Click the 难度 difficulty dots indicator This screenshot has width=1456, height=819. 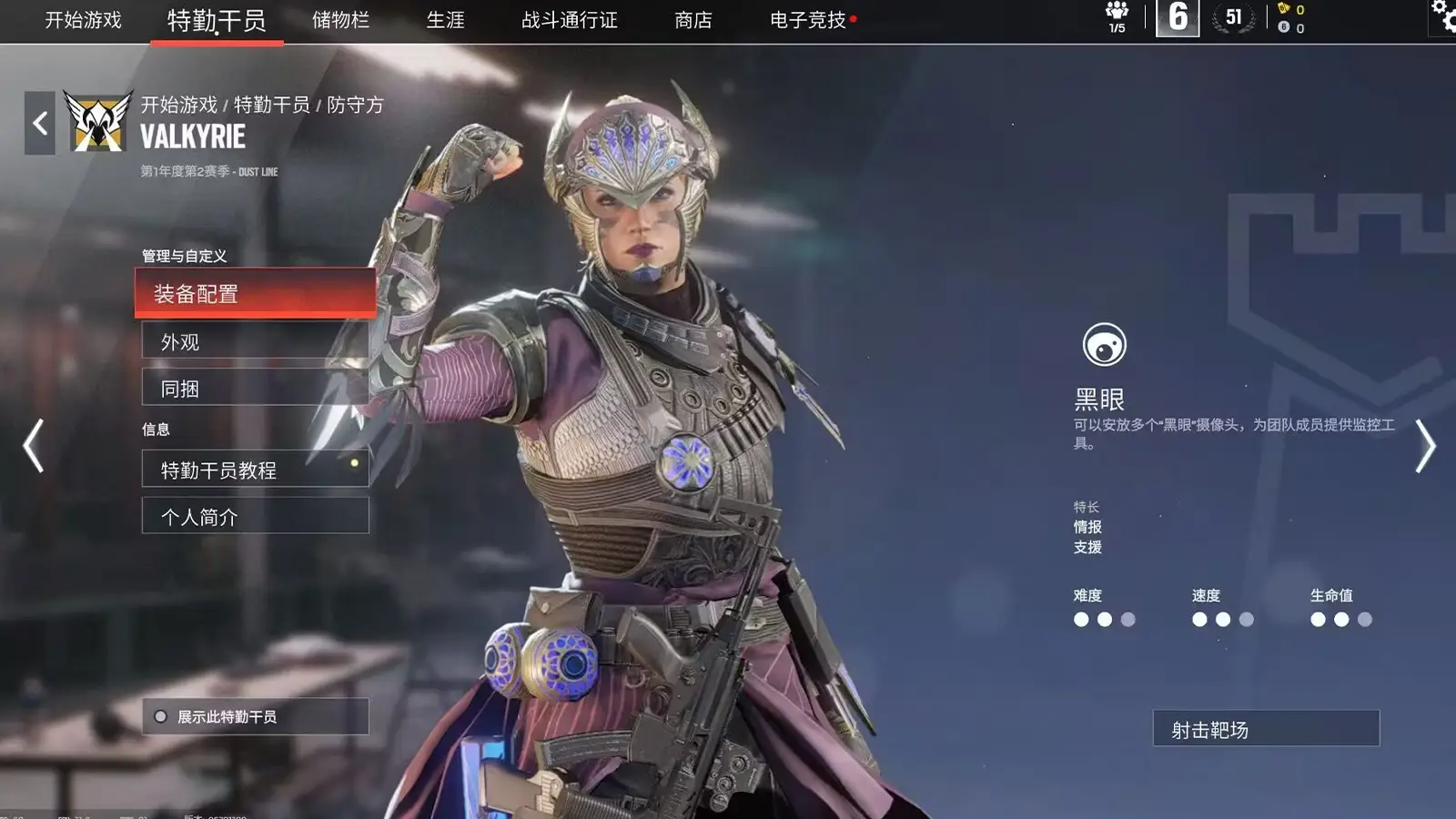1102,620
